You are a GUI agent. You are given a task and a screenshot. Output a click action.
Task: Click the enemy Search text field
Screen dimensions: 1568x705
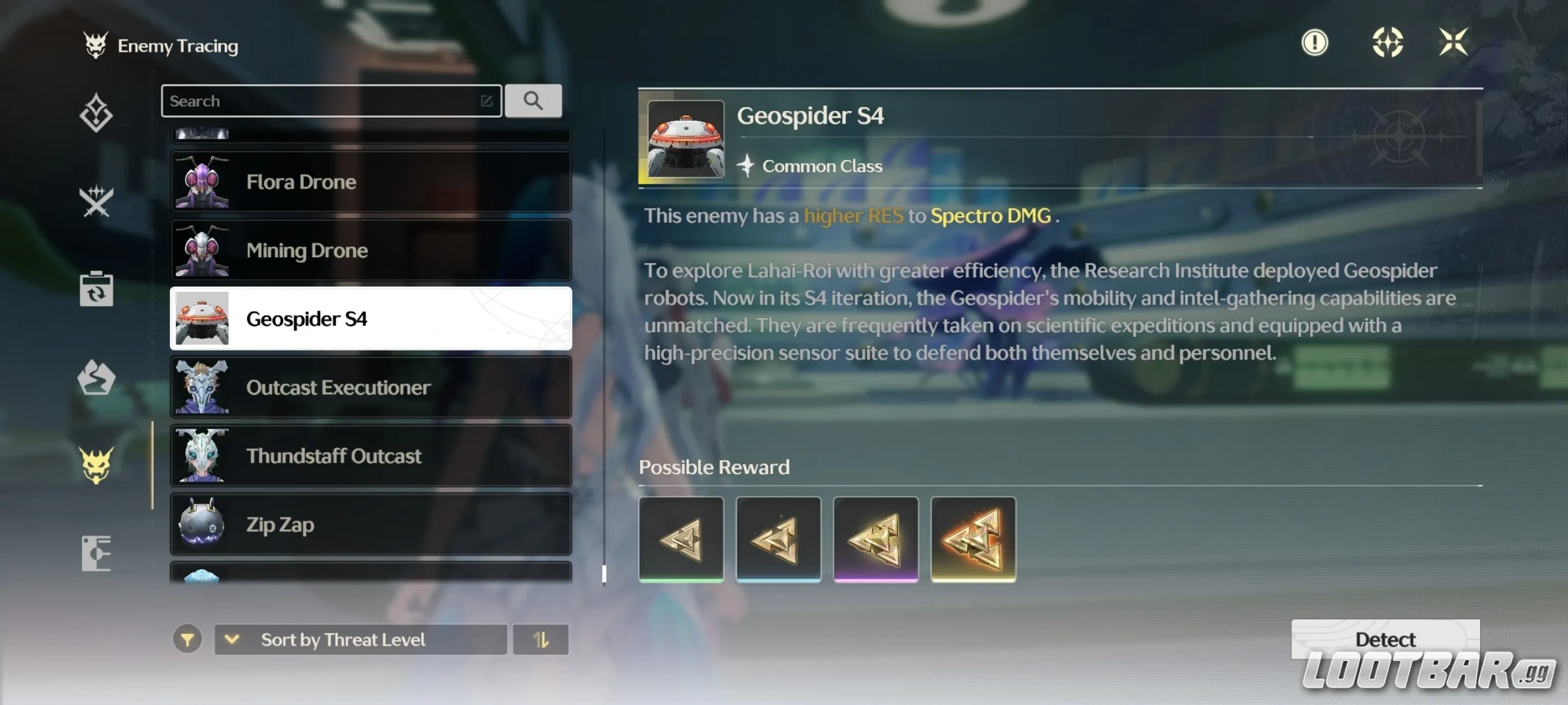323,101
